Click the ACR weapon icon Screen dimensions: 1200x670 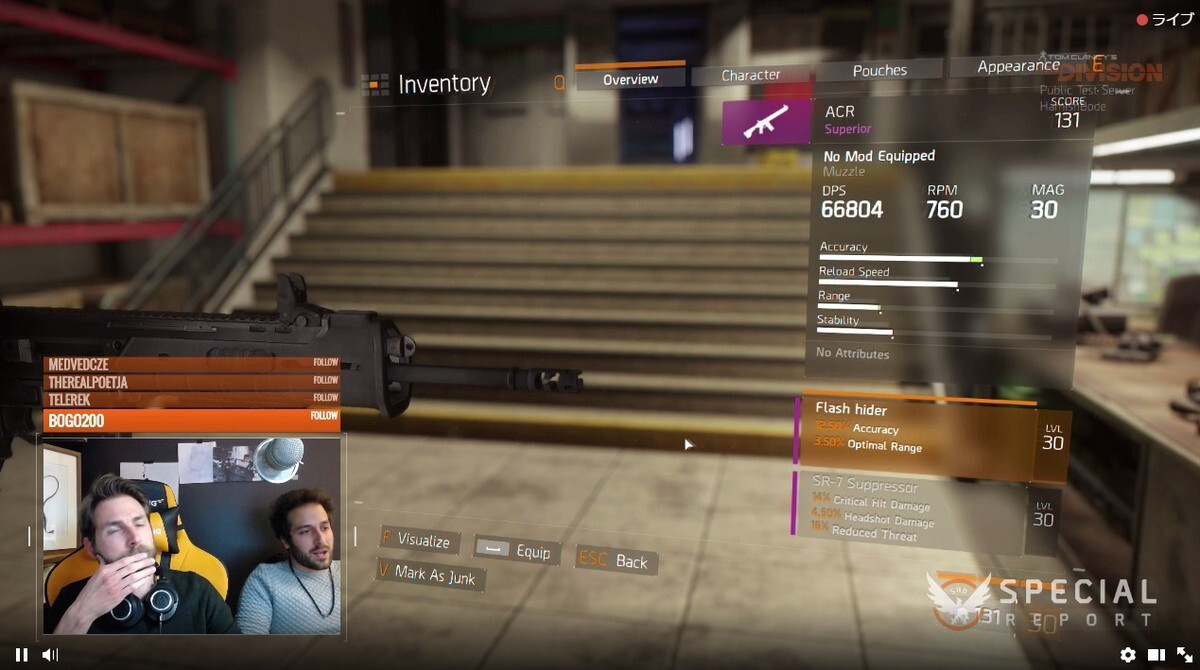(x=767, y=121)
